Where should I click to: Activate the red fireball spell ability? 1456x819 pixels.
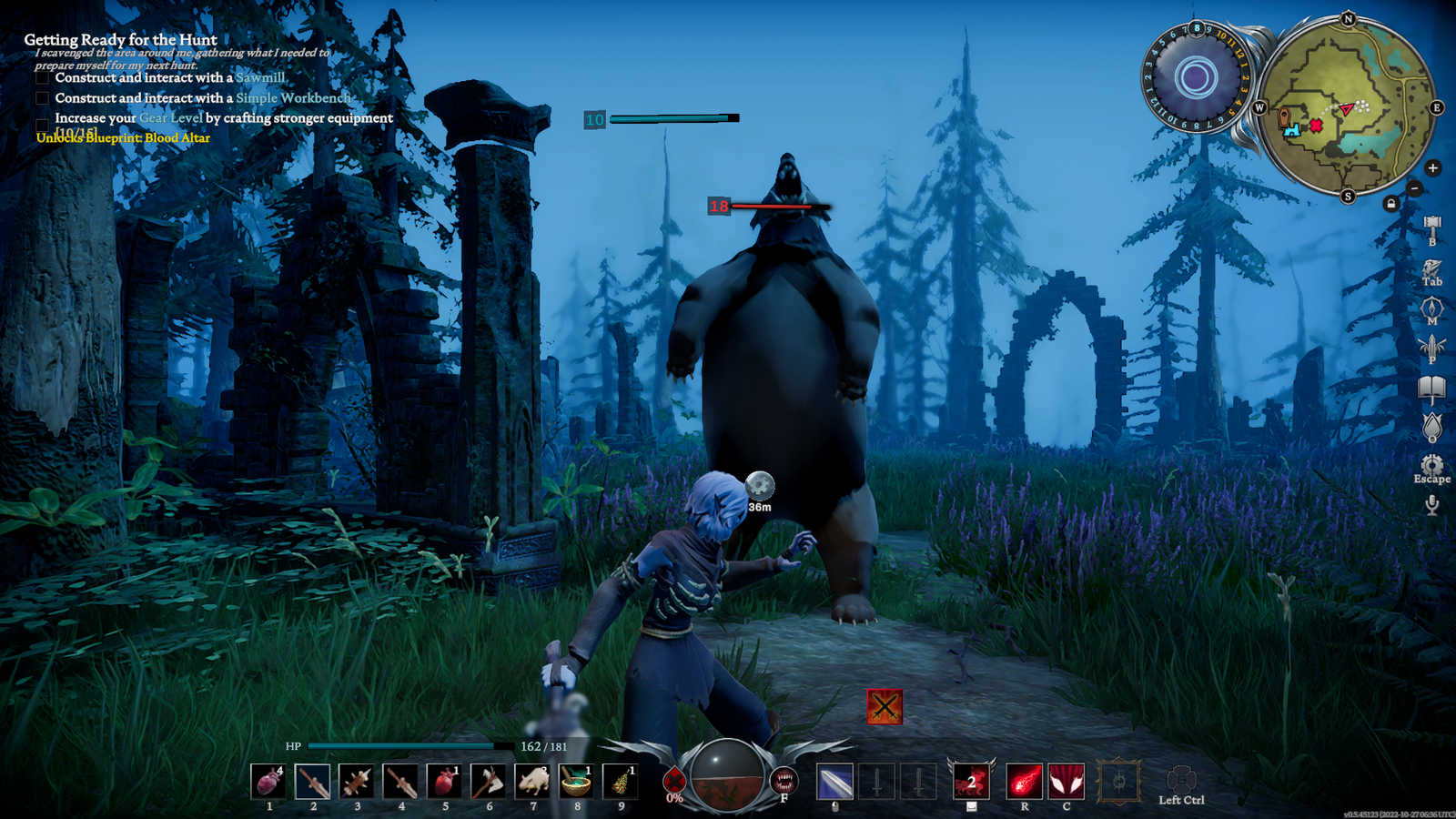click(x=1024, y=782)
